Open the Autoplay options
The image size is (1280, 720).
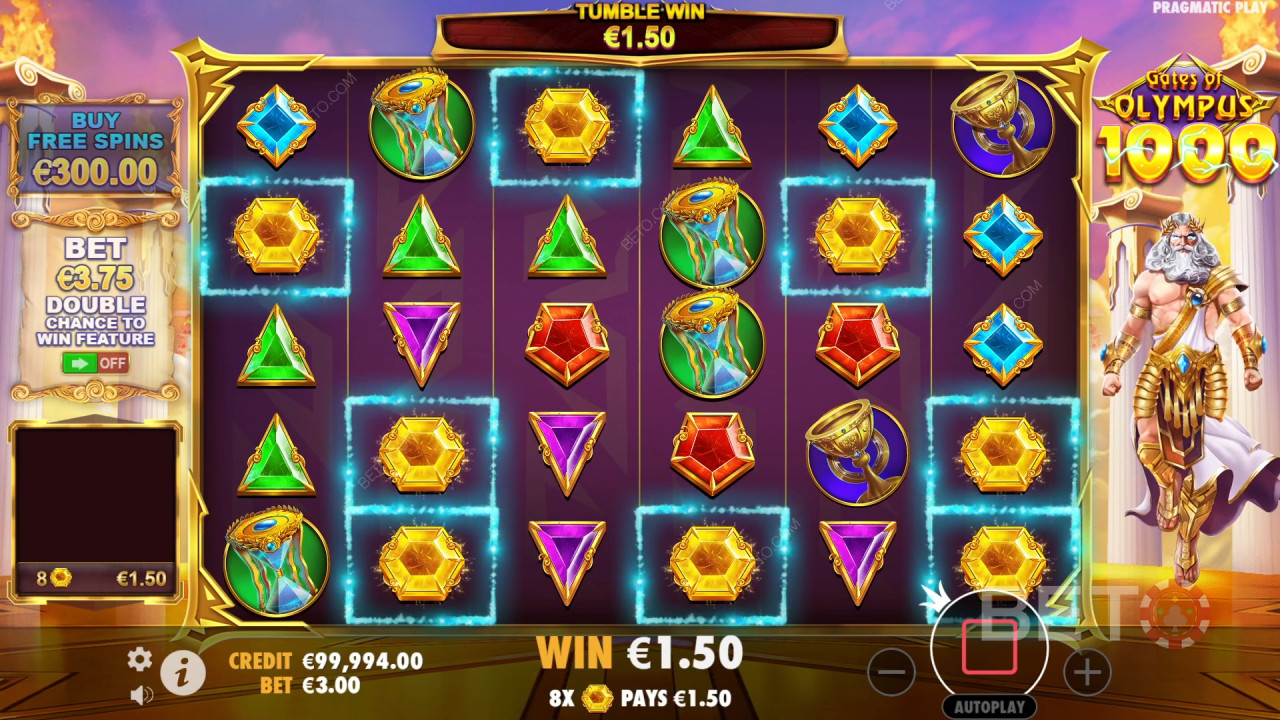[989, 706]
